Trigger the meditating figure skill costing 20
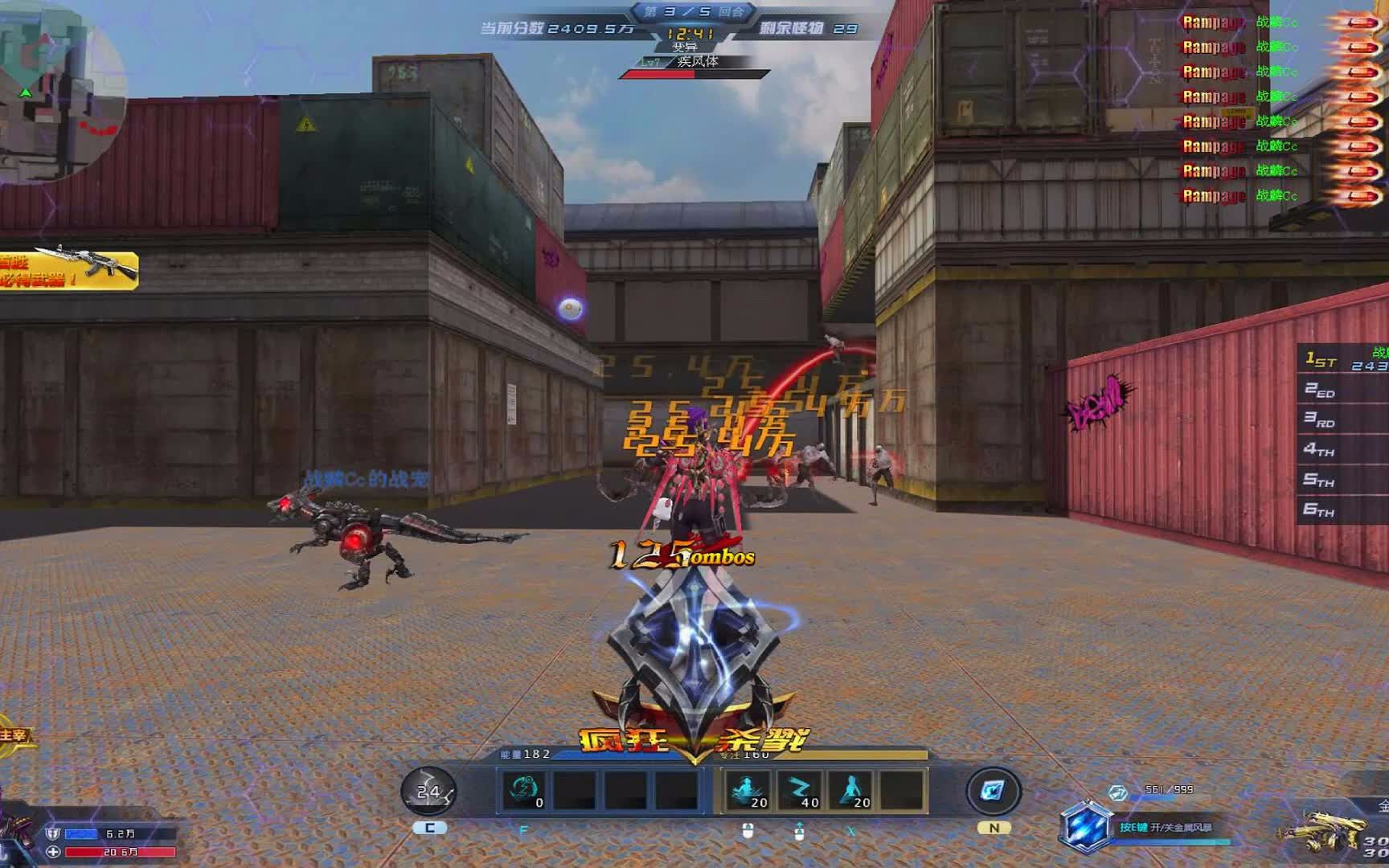Viewport: 1389px width, 868px height. [x=747, y=790]
